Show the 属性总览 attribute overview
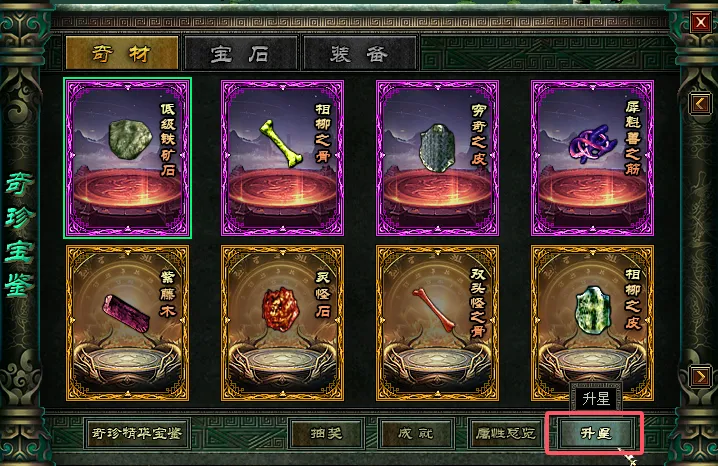 click(x=504, y=434)
